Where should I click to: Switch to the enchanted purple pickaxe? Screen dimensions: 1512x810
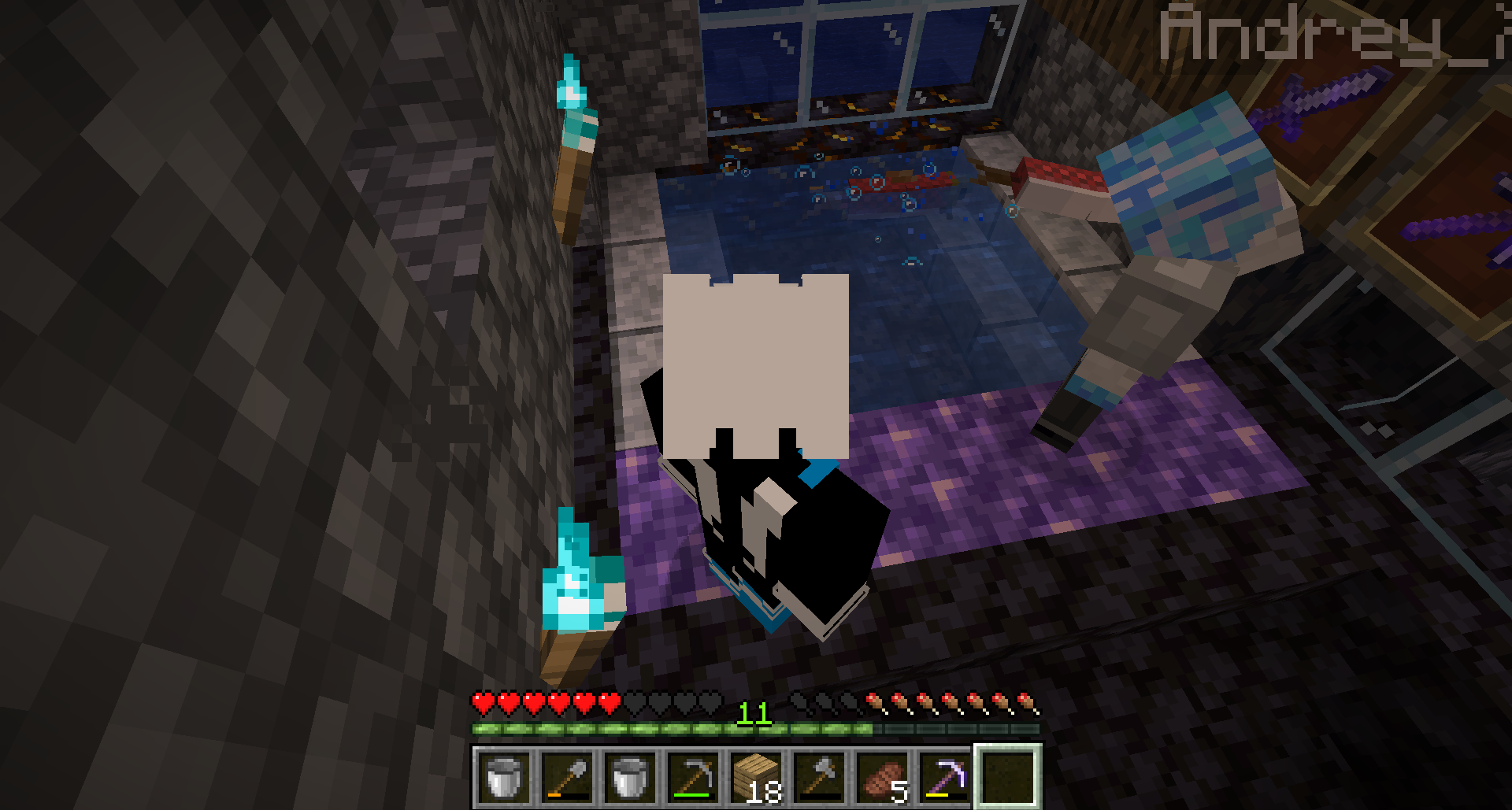click(x=946, y=776)
